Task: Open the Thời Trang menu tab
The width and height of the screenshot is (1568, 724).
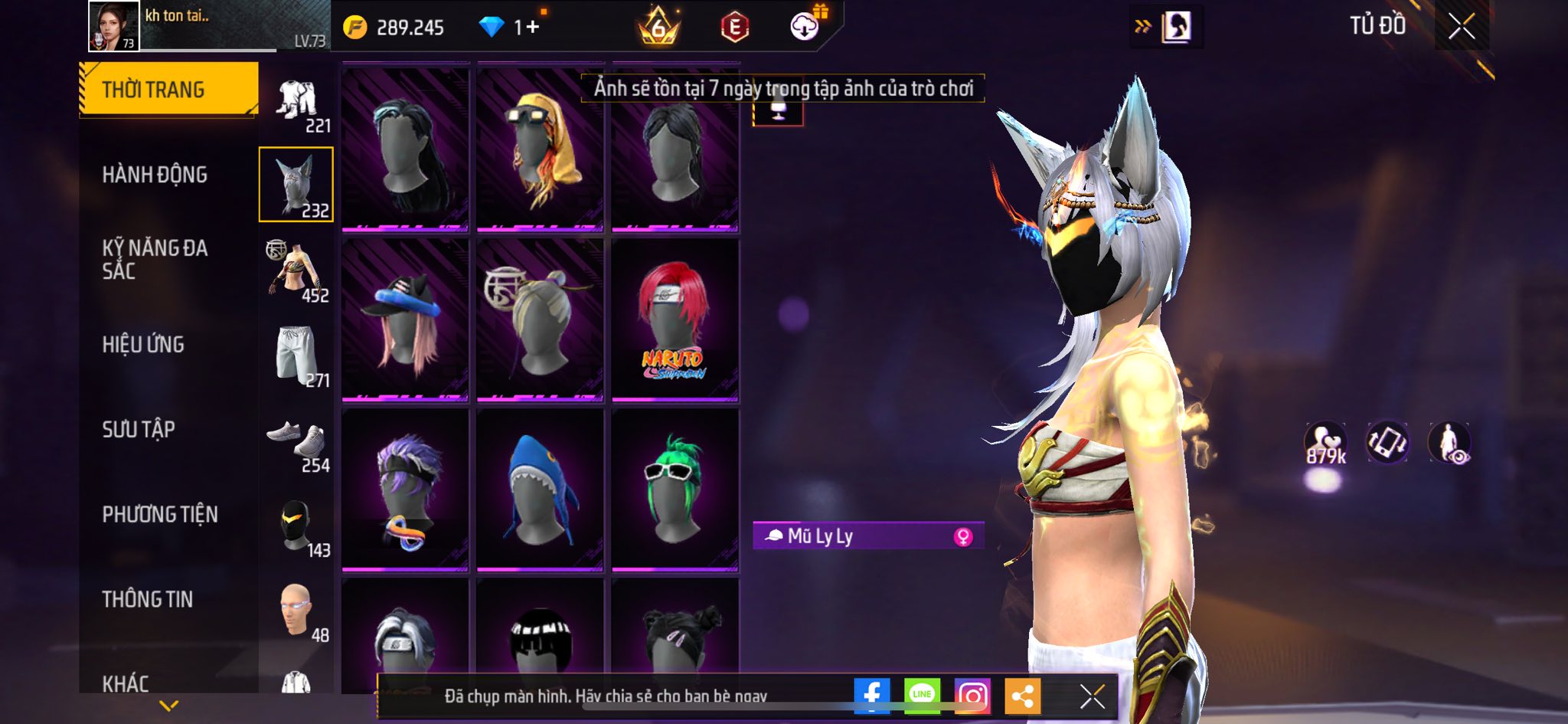Action: click(x=168, y=90)
